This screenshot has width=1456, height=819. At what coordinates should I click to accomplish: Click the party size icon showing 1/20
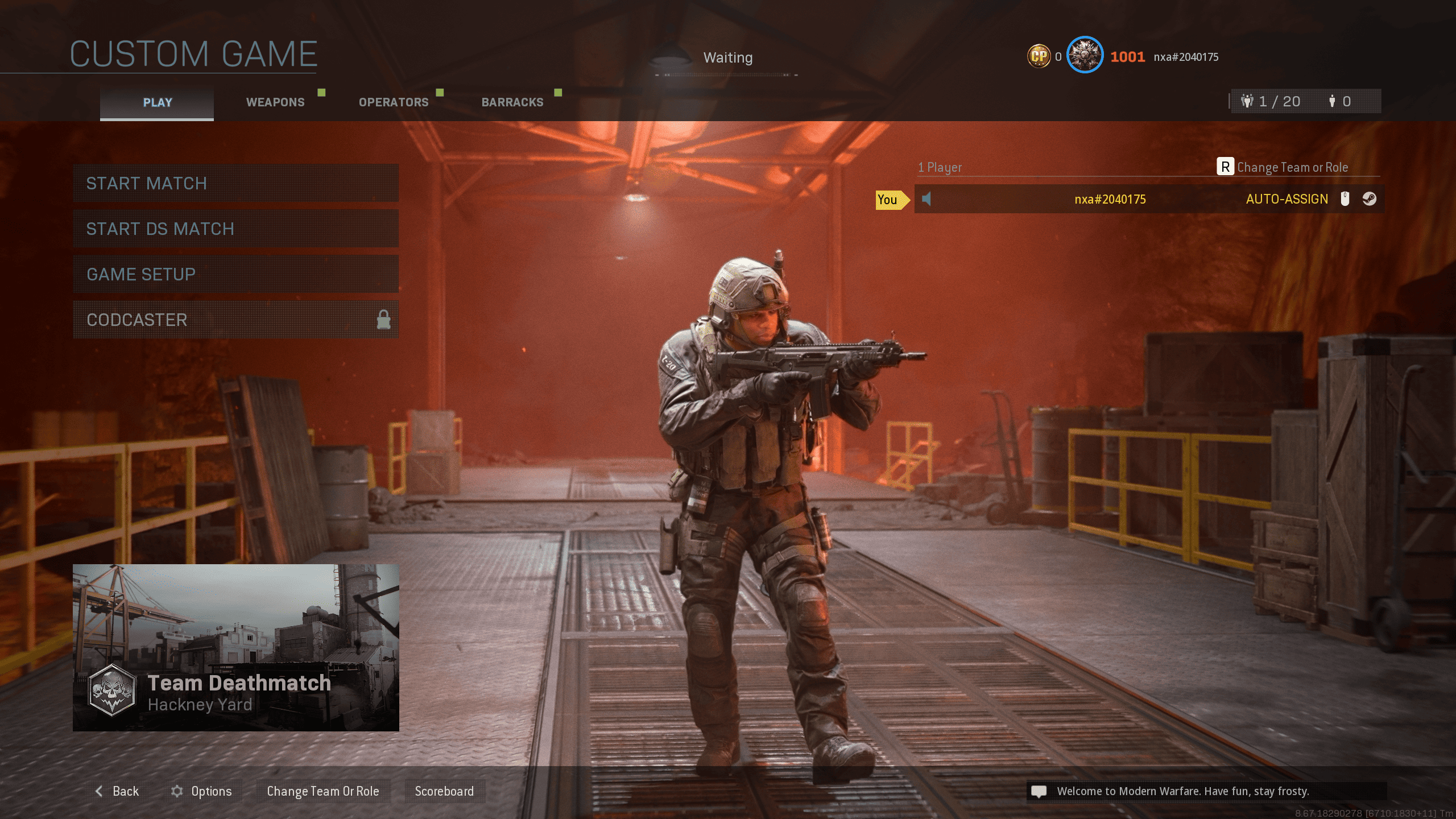(1247, 101)
